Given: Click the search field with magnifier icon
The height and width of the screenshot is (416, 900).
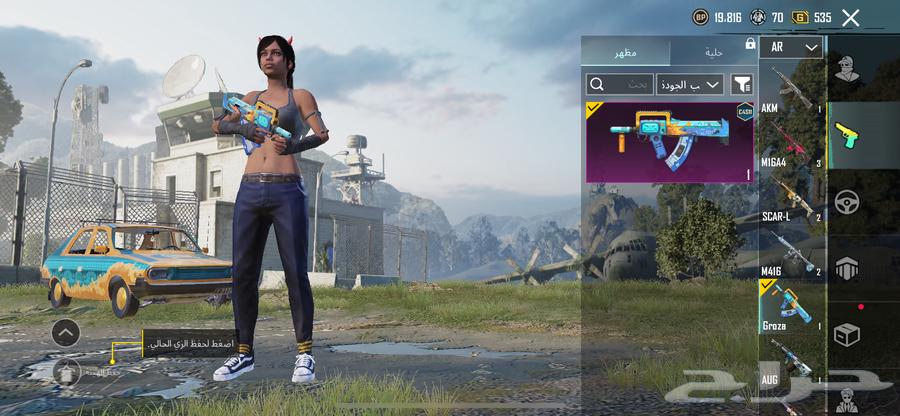Looking at the screenshot, I should click(619, 84).
